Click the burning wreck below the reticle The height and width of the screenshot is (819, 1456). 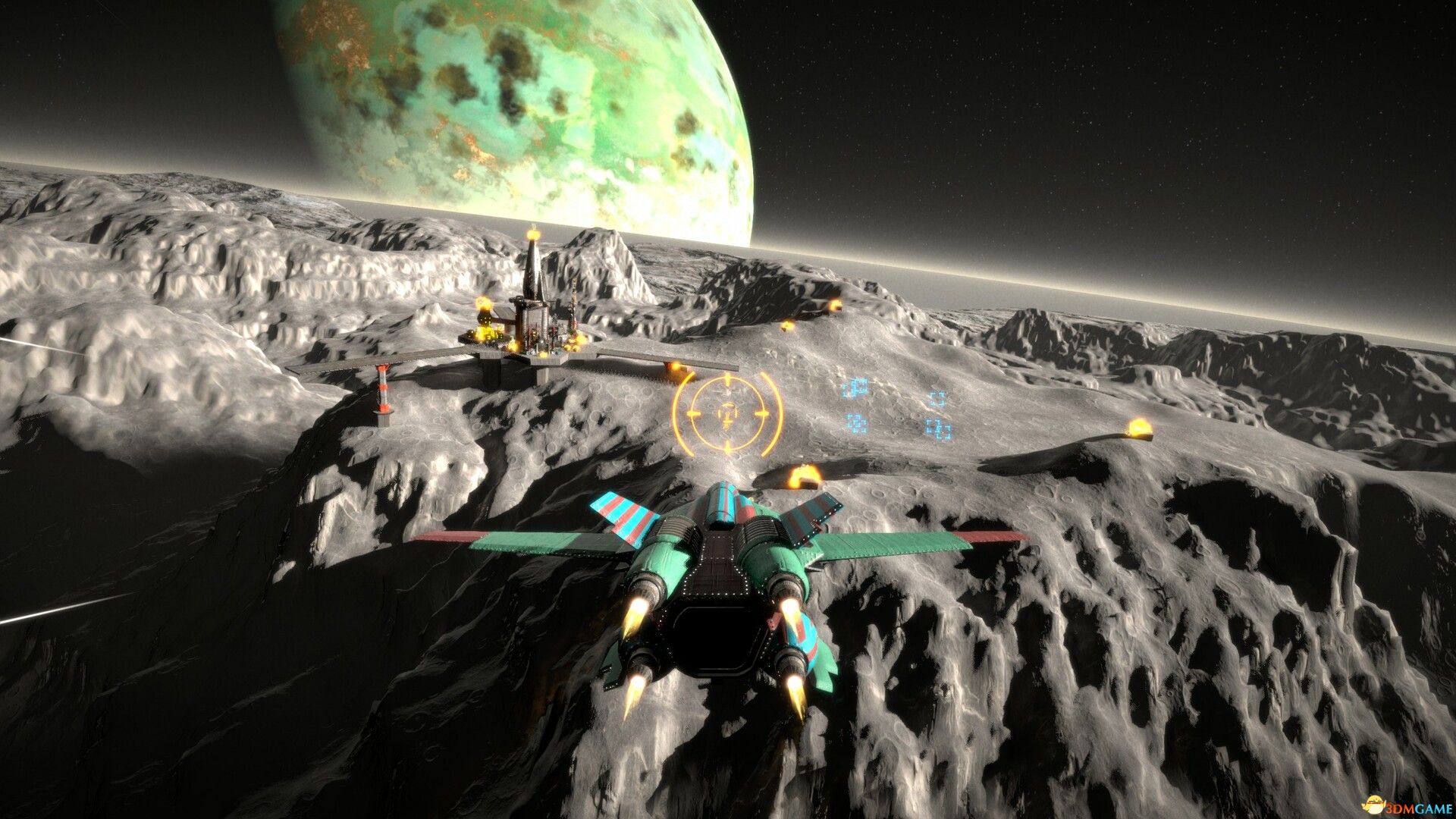(x=804, y=476)
